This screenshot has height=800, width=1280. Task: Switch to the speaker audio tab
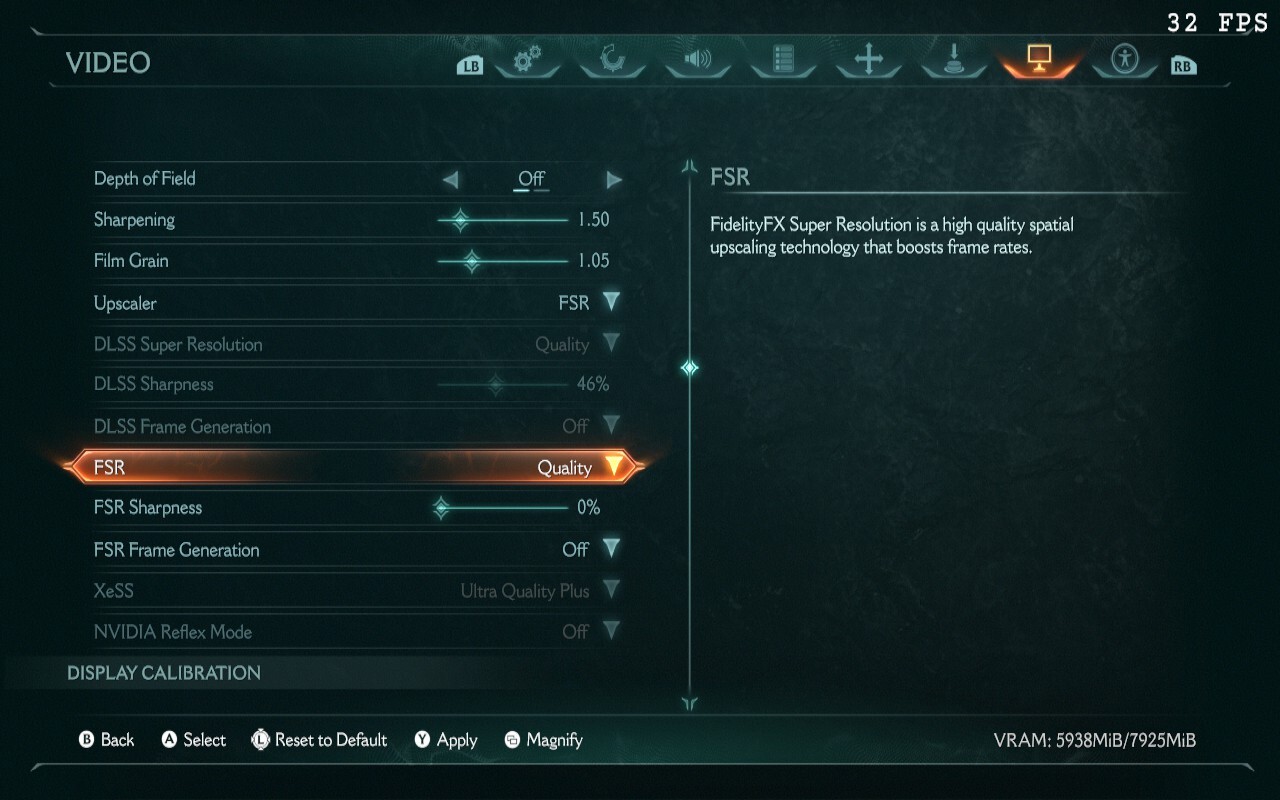[697, 60]
